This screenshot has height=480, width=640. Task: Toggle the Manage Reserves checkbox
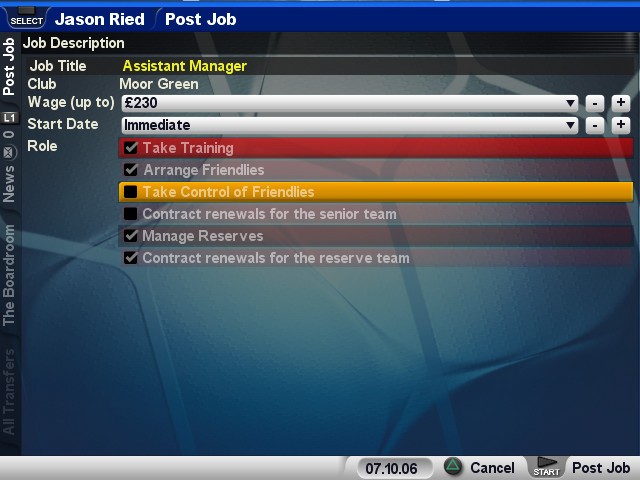[x=131, y=236]
